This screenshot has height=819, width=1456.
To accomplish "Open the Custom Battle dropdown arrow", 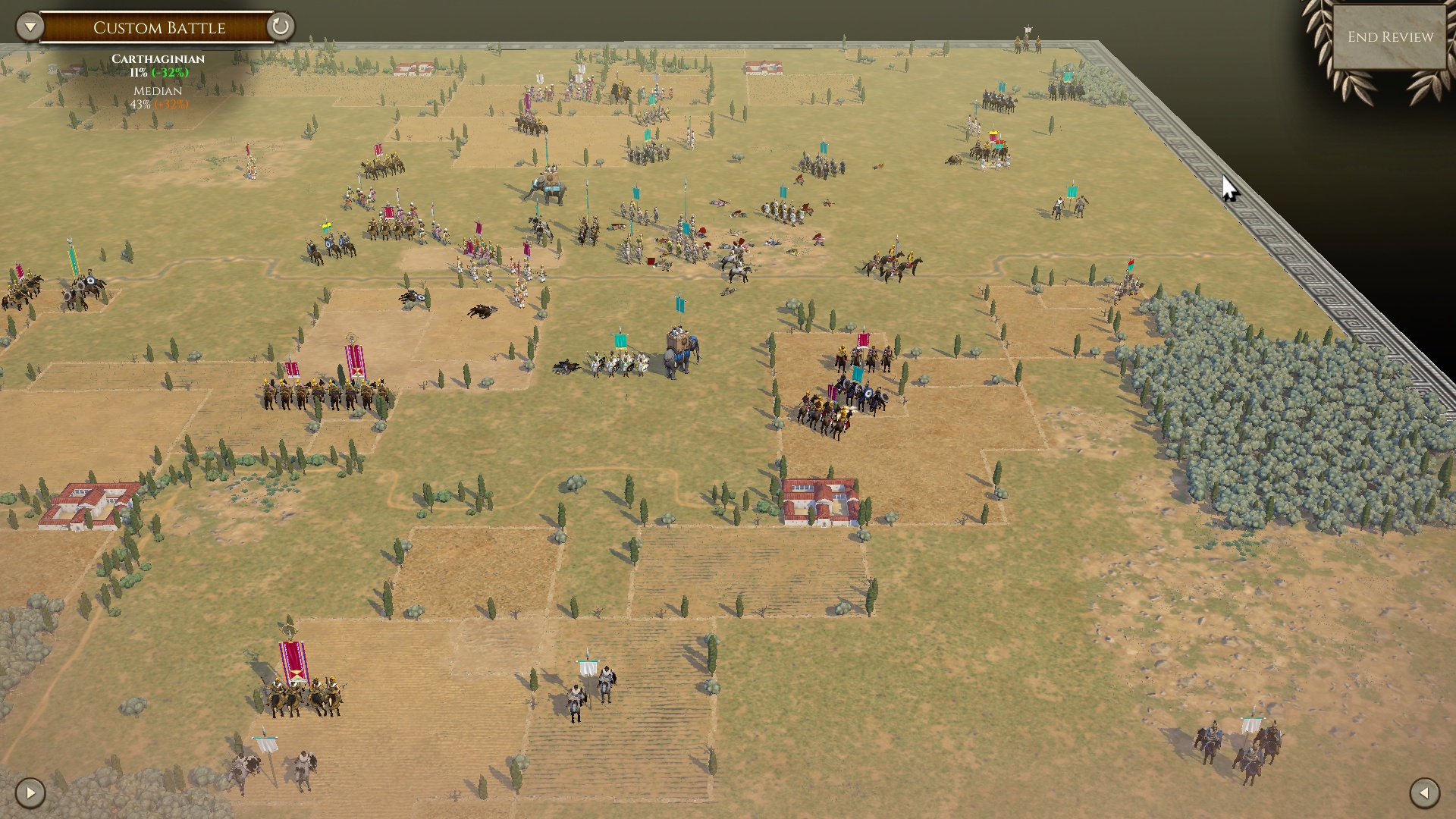I will (x=30, y=27).
